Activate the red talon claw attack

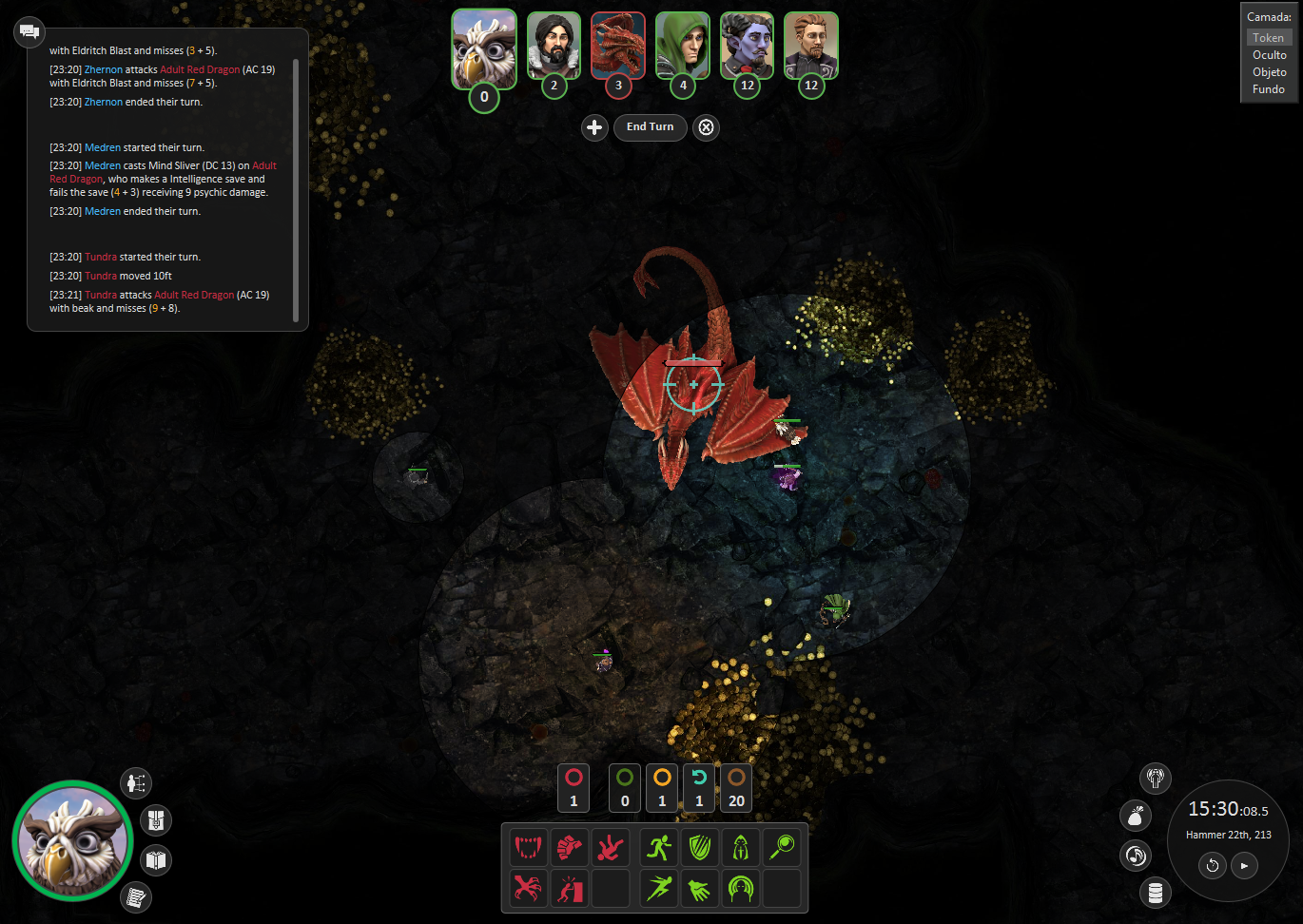point(528,889)
